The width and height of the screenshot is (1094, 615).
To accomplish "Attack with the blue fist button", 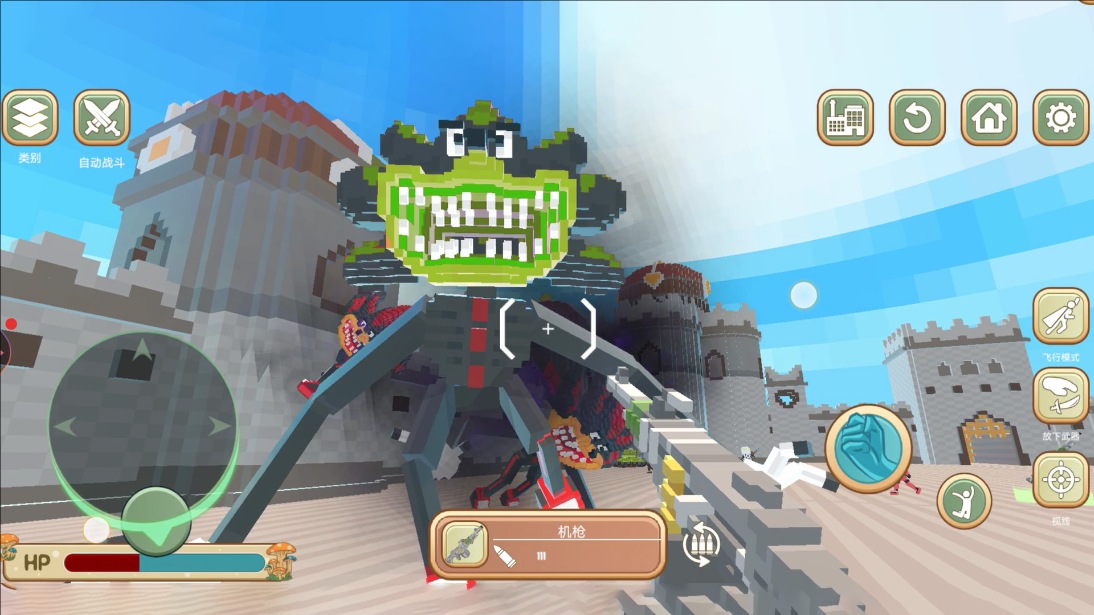I will coord(868,448).
